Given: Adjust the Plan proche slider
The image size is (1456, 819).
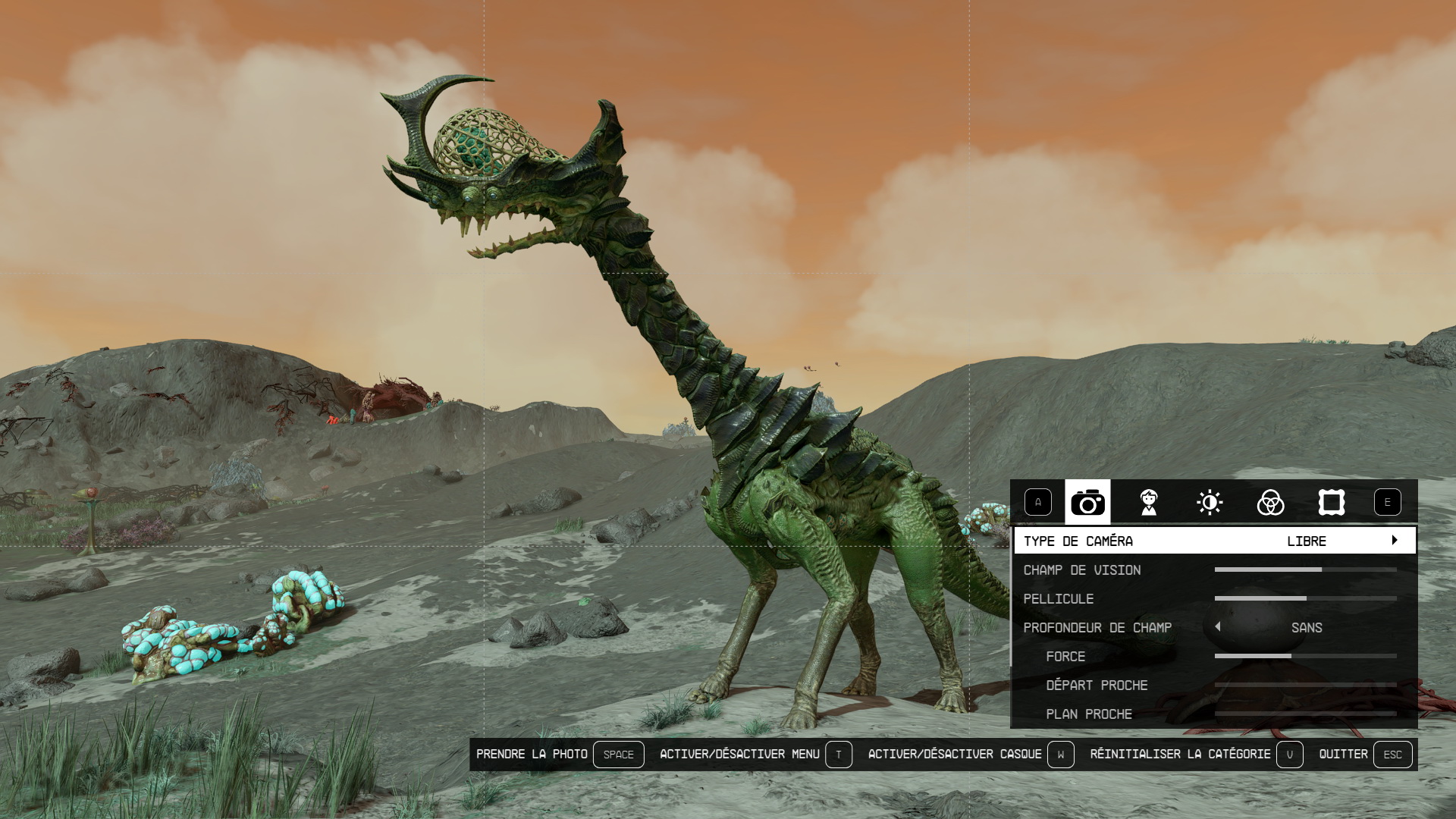Looking at the screenshot, I should 1305,714.
